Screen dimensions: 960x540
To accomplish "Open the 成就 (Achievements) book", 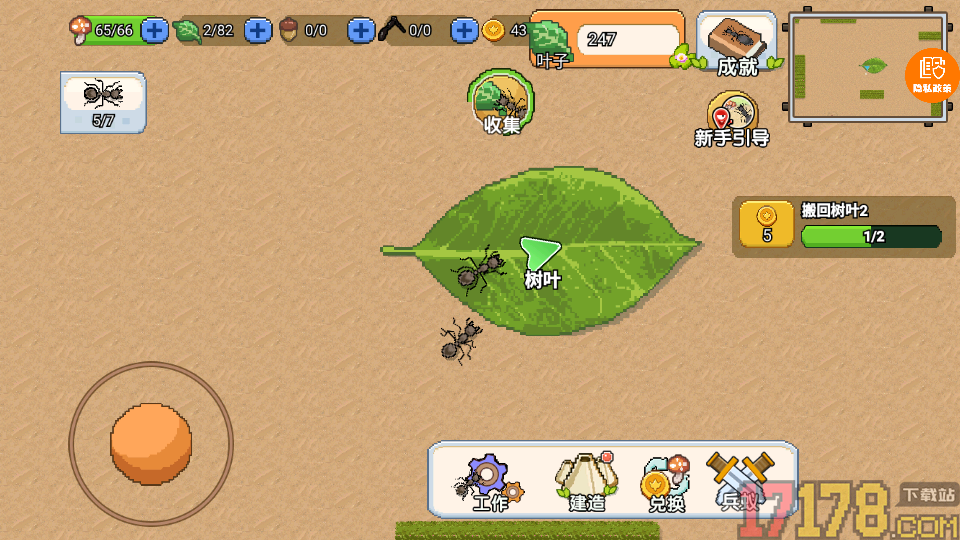I will [x=737, y=45].
